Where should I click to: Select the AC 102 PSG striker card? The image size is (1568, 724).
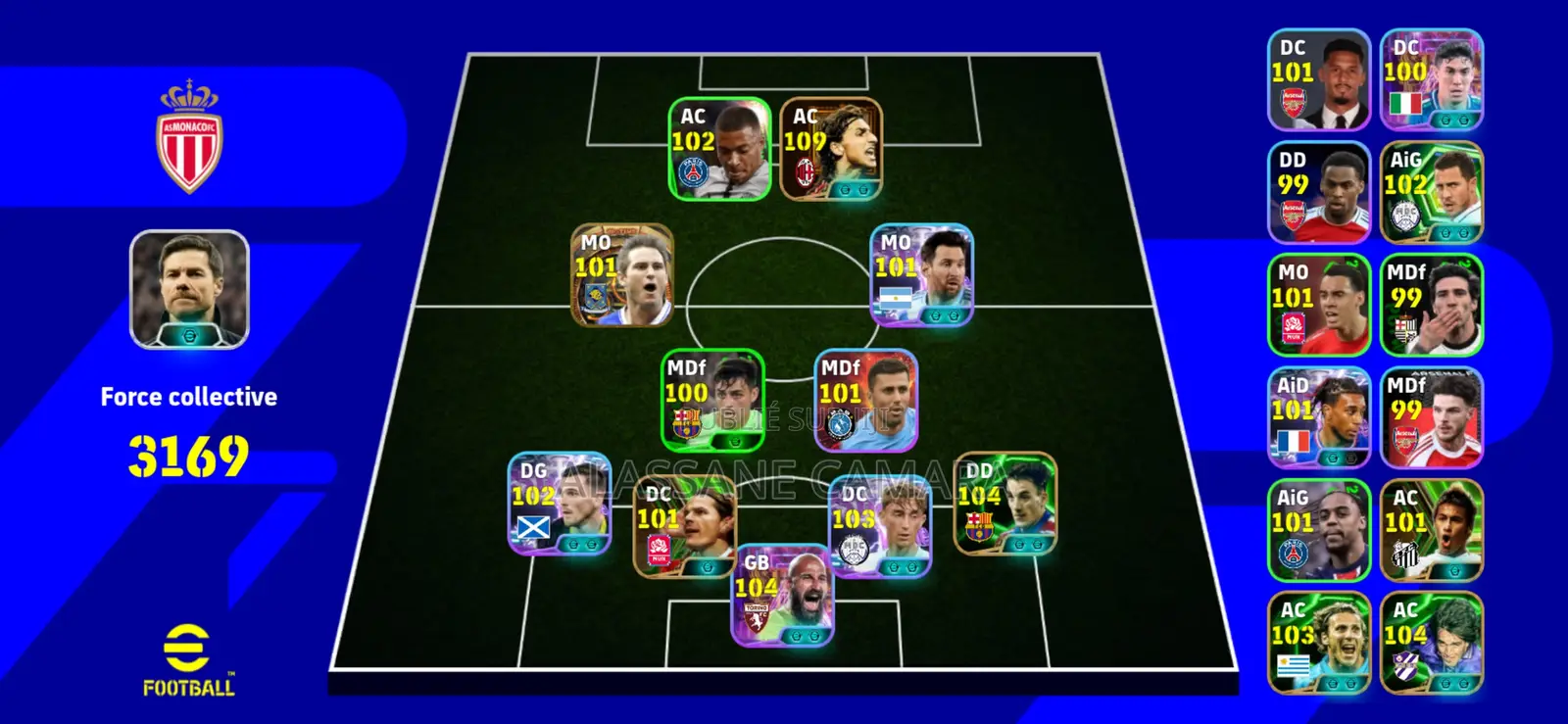coord(719,150)
